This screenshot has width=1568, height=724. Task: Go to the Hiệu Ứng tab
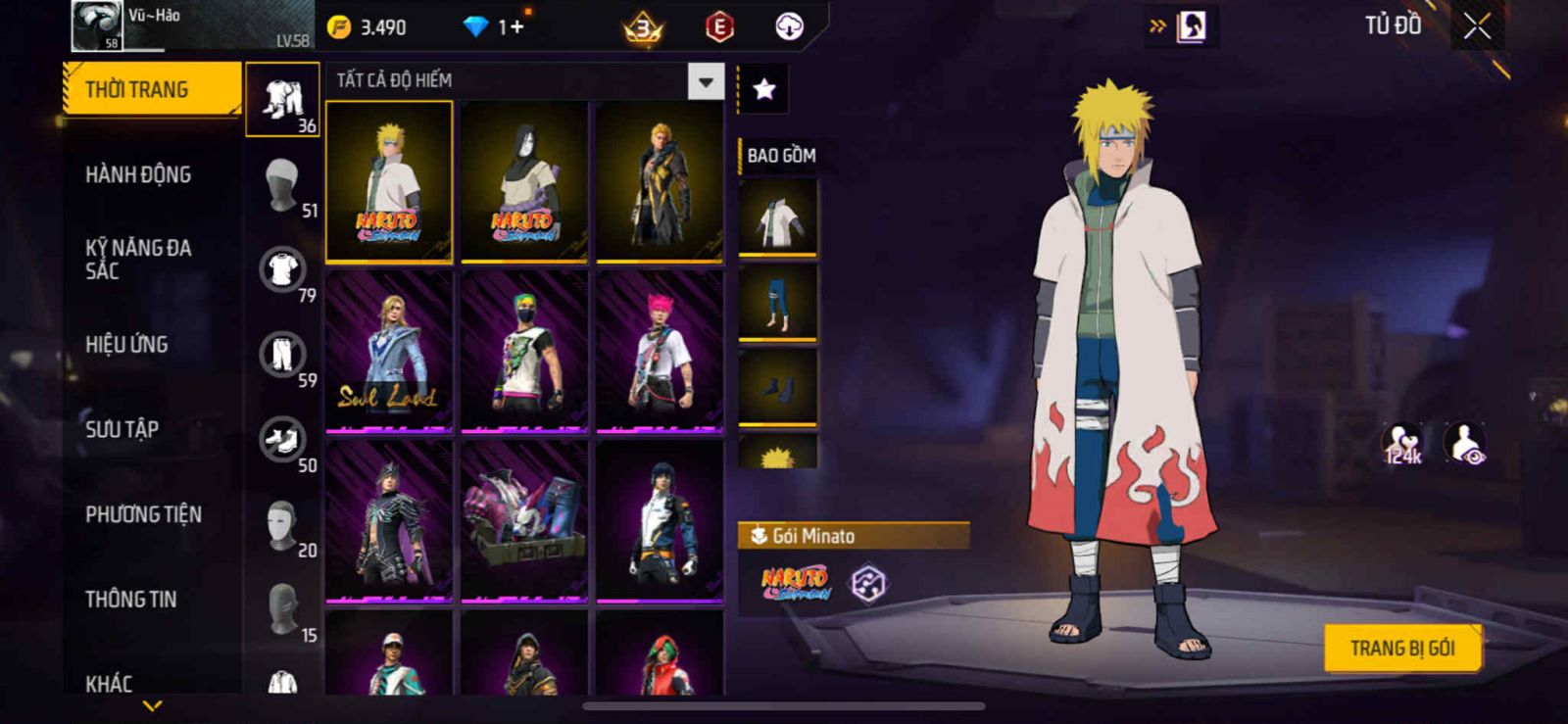[126, 344]
